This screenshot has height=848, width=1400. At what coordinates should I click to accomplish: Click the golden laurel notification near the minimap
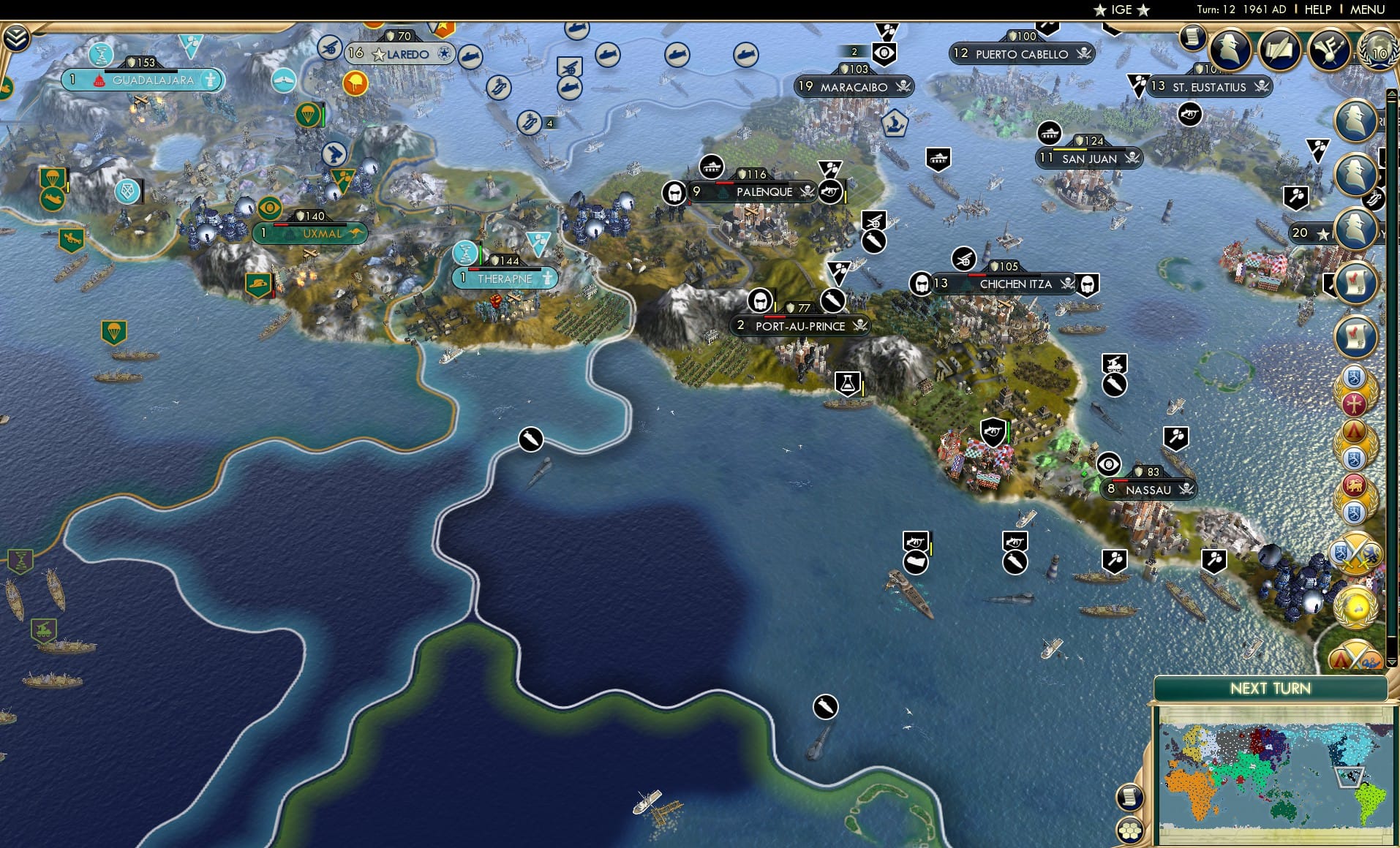coord(1355,606)
